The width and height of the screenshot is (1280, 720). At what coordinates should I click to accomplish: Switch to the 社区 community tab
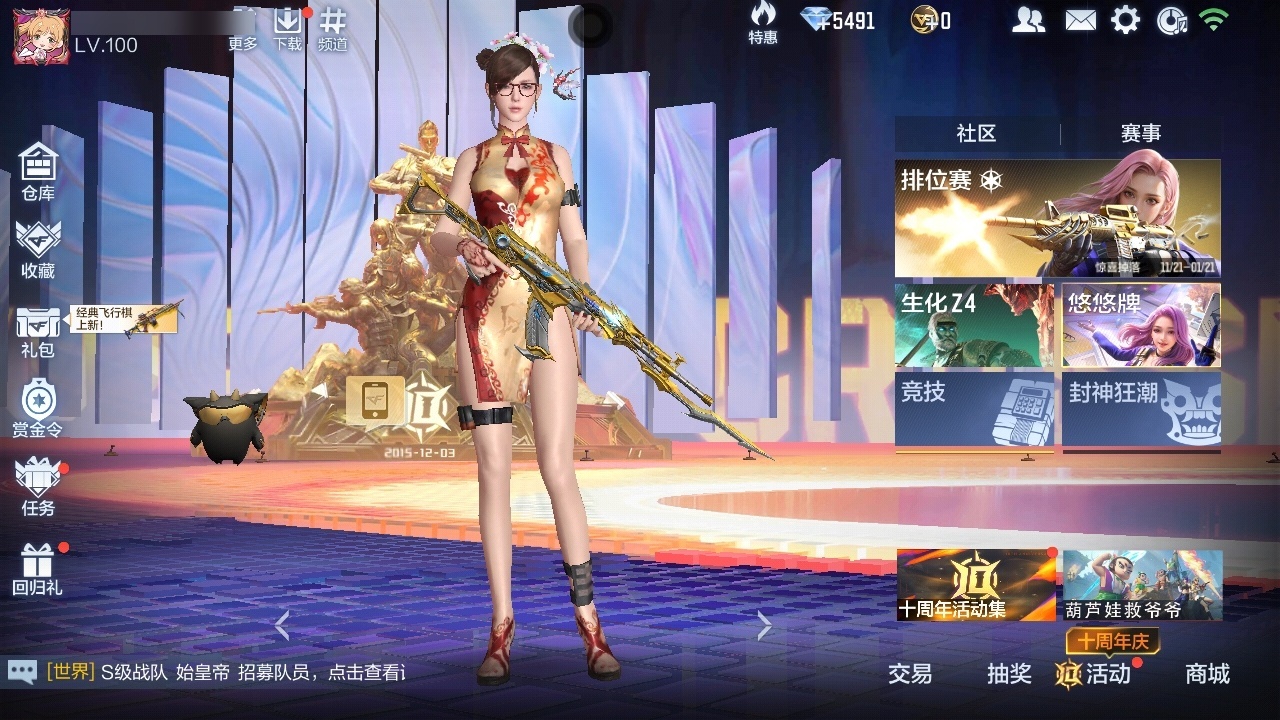(976, 133)
